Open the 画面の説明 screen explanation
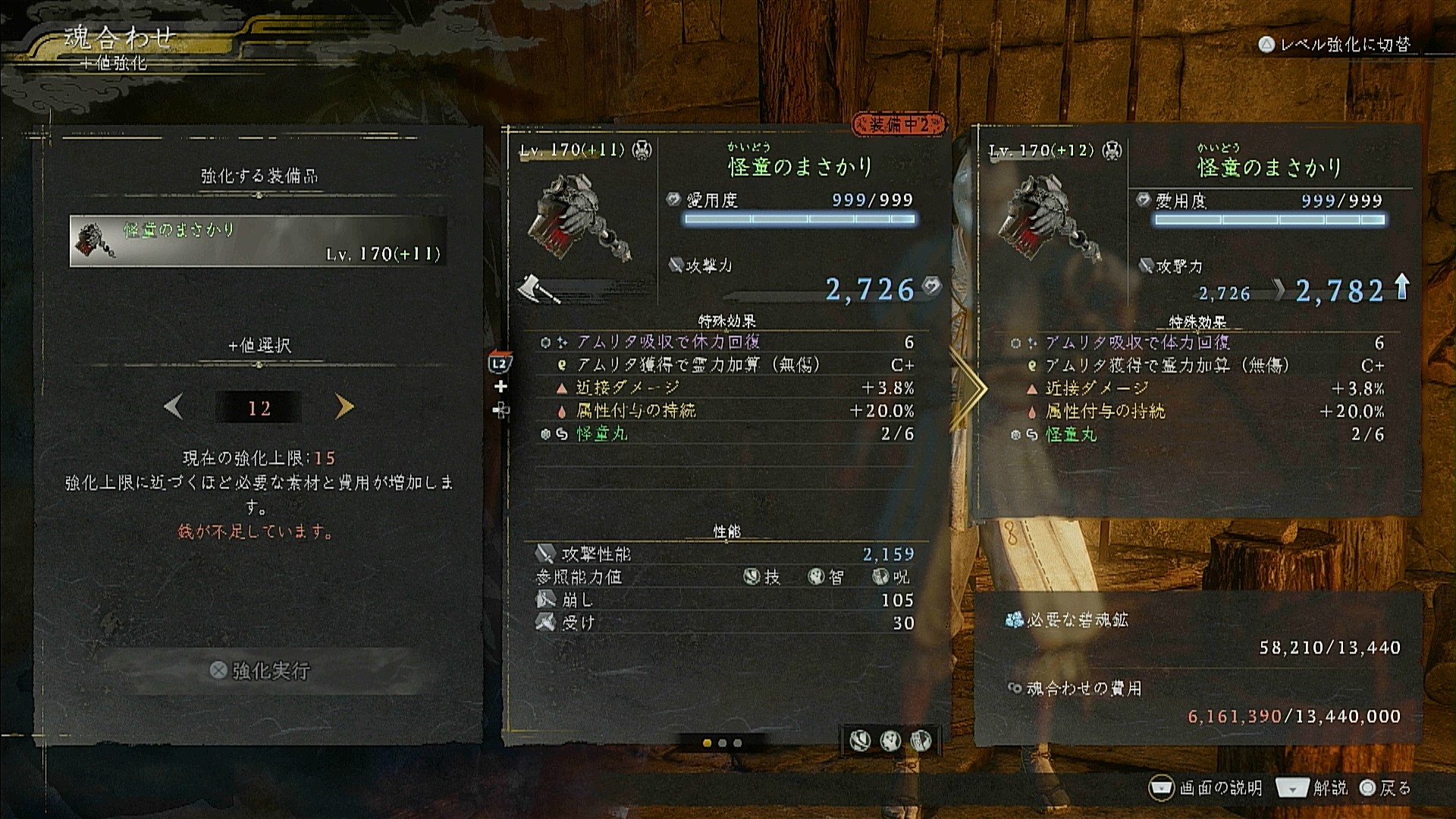This screenshot has height=819, width=1456. click(1206, 788)
